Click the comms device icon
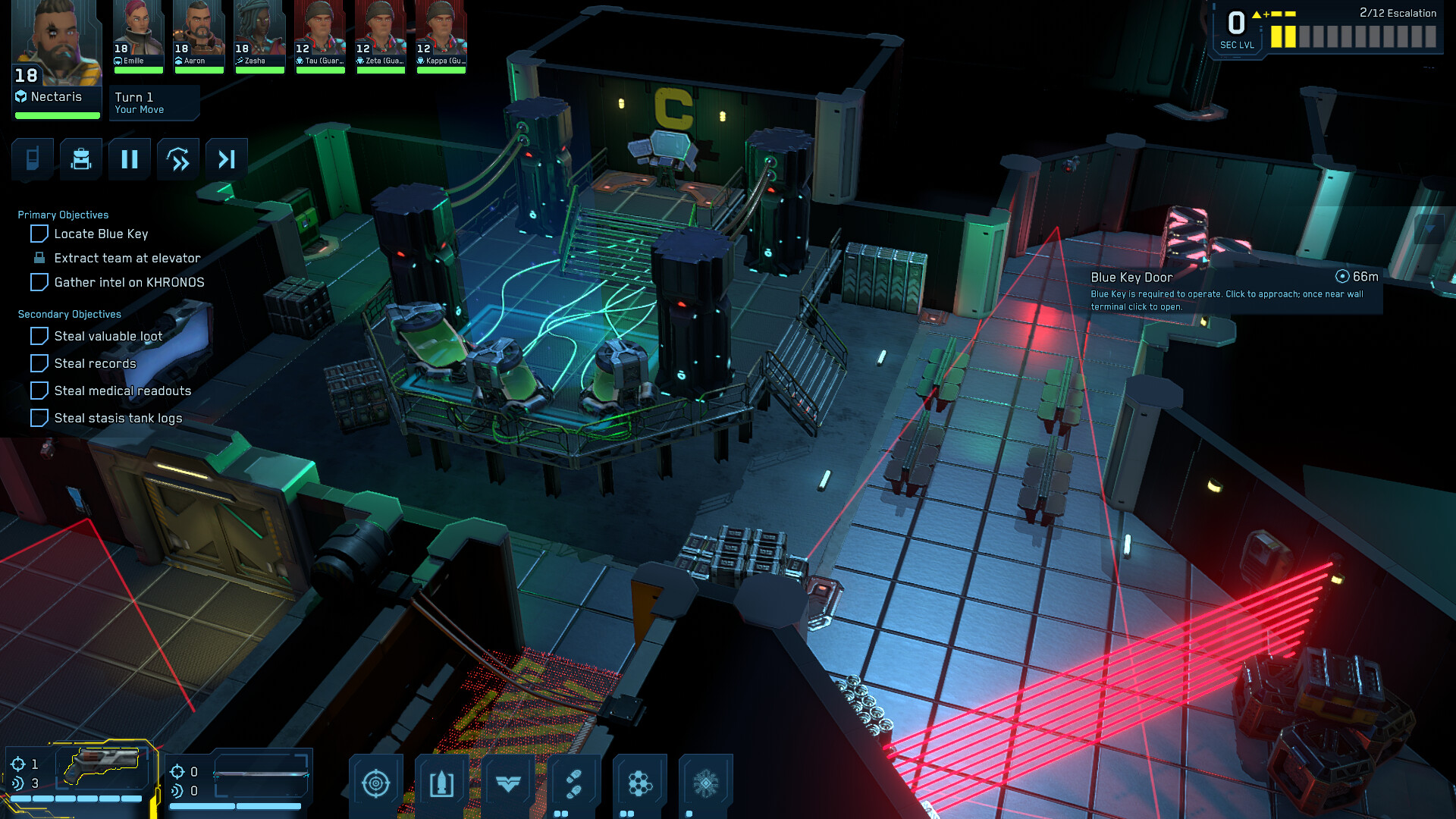This screenshot has width=1456, height=819. pos(32,159)
